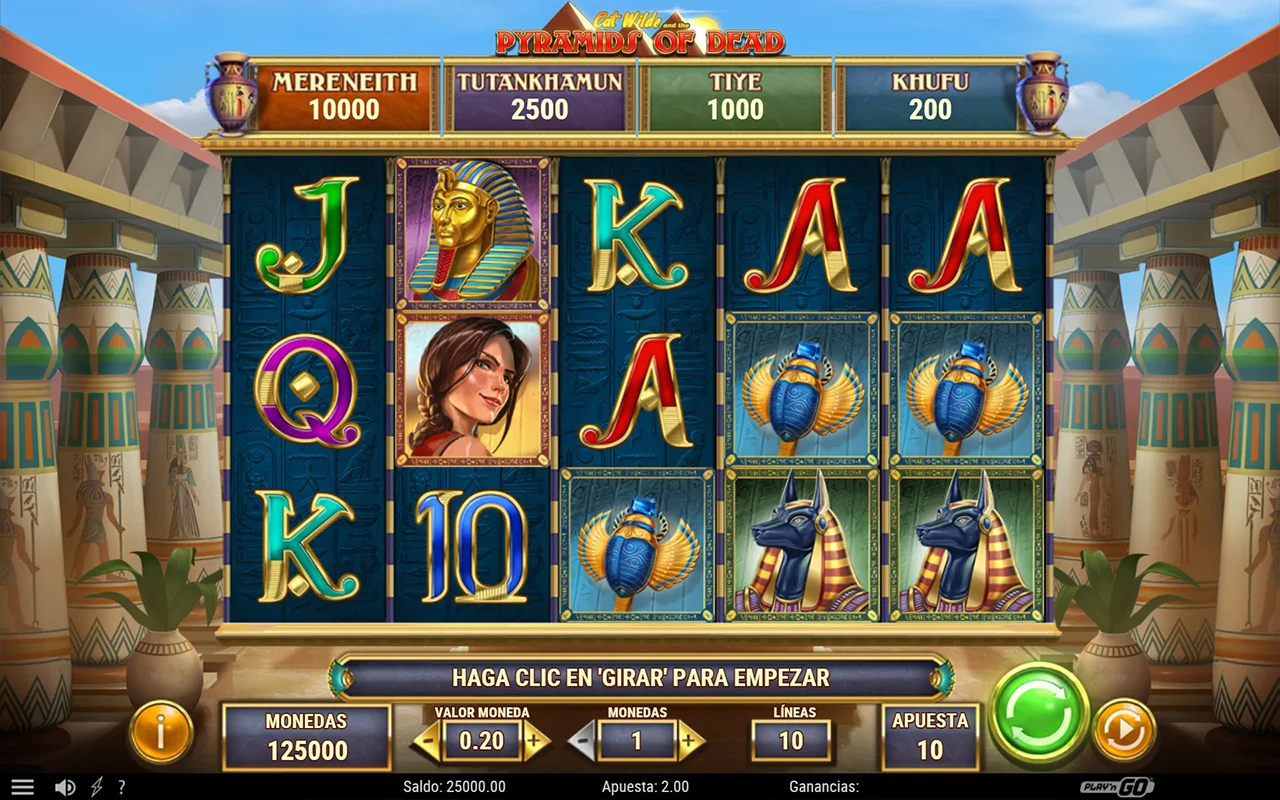The height and width of the screenshot is (800, 1280).
Task: Open help with the question mark
Action: tap(122, 787)
